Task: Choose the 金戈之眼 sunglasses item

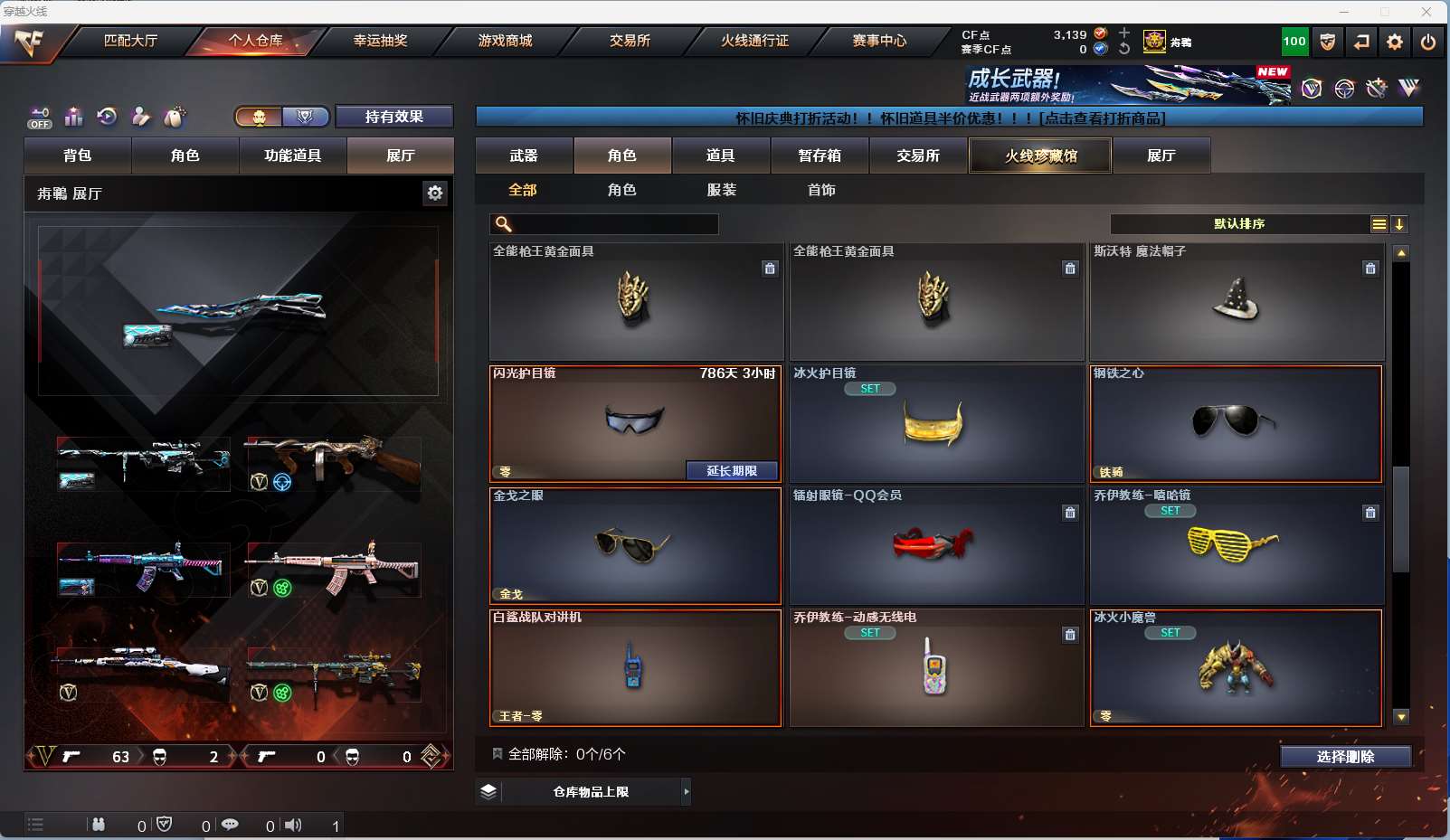Action: point(635,546)
